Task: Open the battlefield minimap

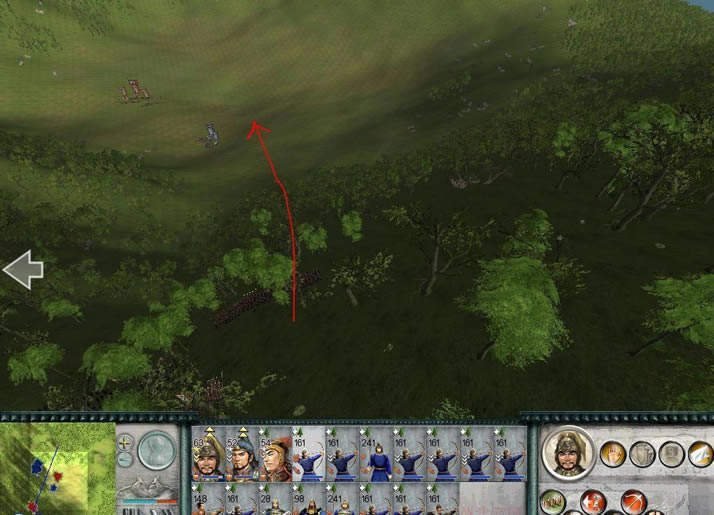Action: coord(57,467)
